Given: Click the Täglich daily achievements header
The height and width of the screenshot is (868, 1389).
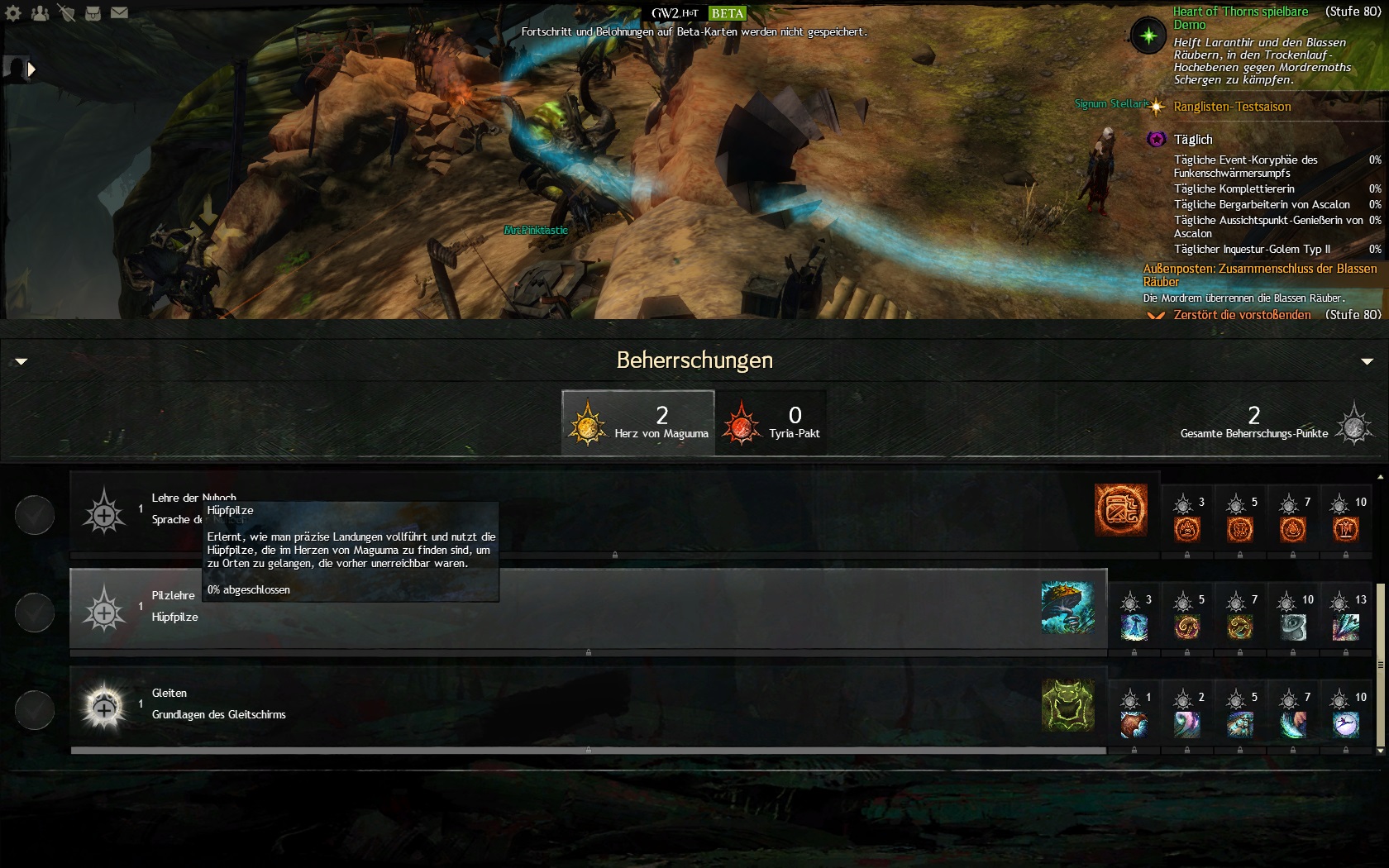Looking at the screenshot, I should tap(1193, 140).
